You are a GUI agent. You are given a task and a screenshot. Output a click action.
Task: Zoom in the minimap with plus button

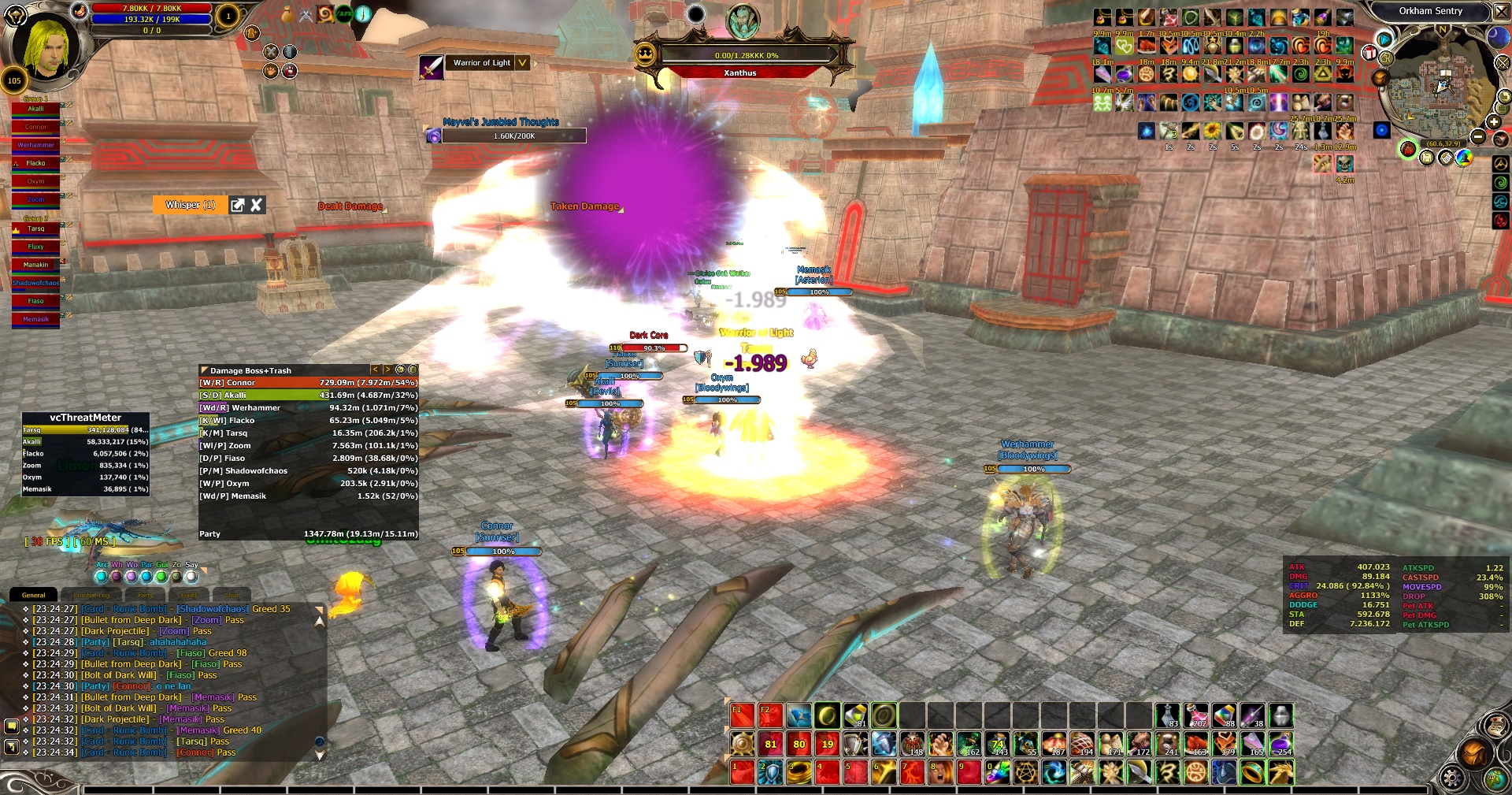point(1493,122)
